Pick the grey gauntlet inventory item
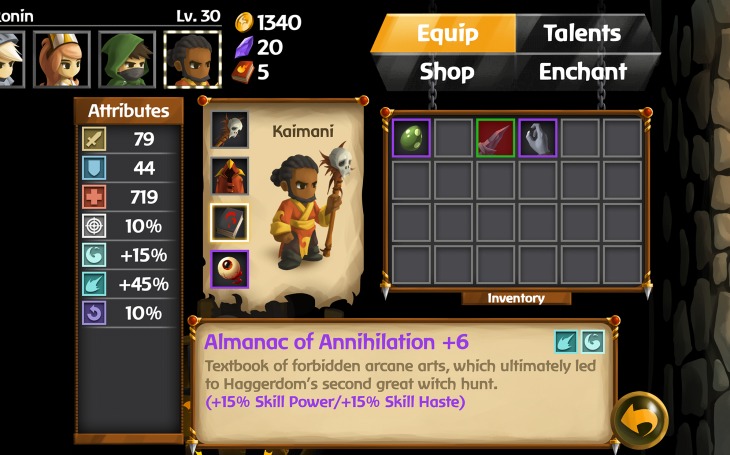Screen dimensions: 730x455 [538, 137]
